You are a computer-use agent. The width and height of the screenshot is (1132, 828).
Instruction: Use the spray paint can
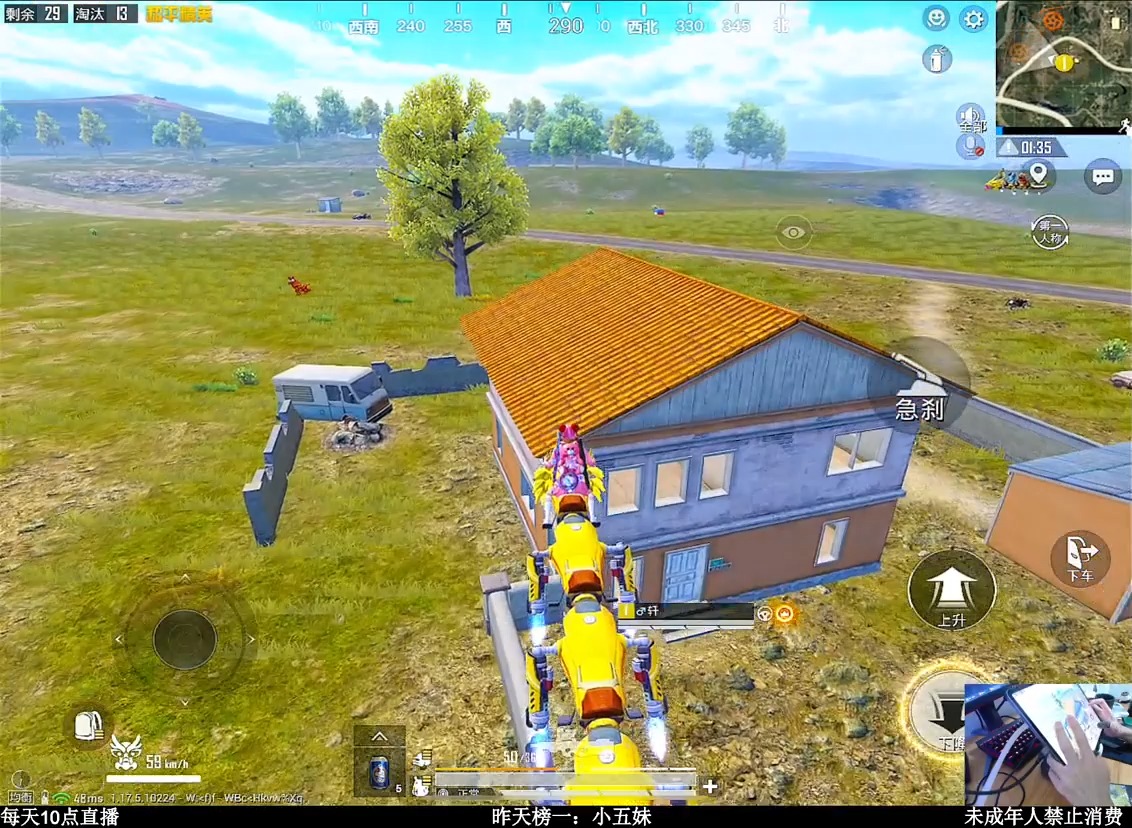tap(936, 59)
